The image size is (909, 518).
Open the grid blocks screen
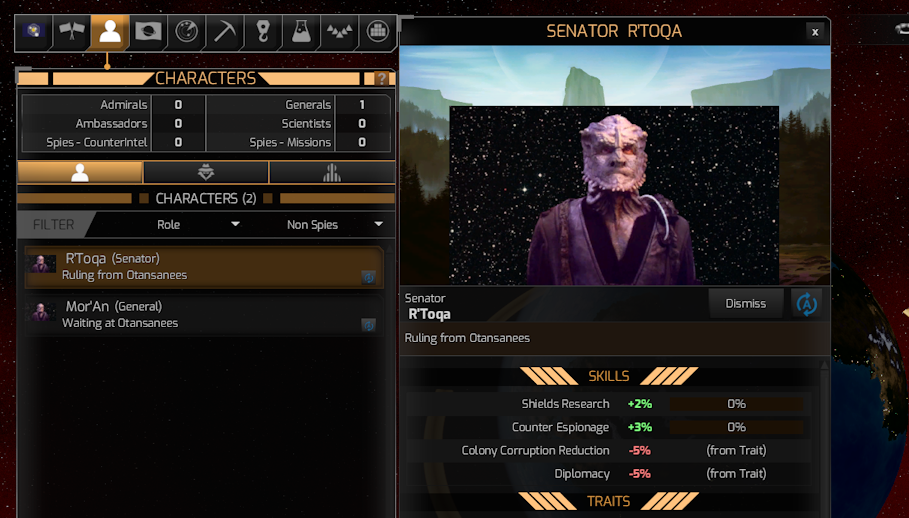(x=376, y=32)
